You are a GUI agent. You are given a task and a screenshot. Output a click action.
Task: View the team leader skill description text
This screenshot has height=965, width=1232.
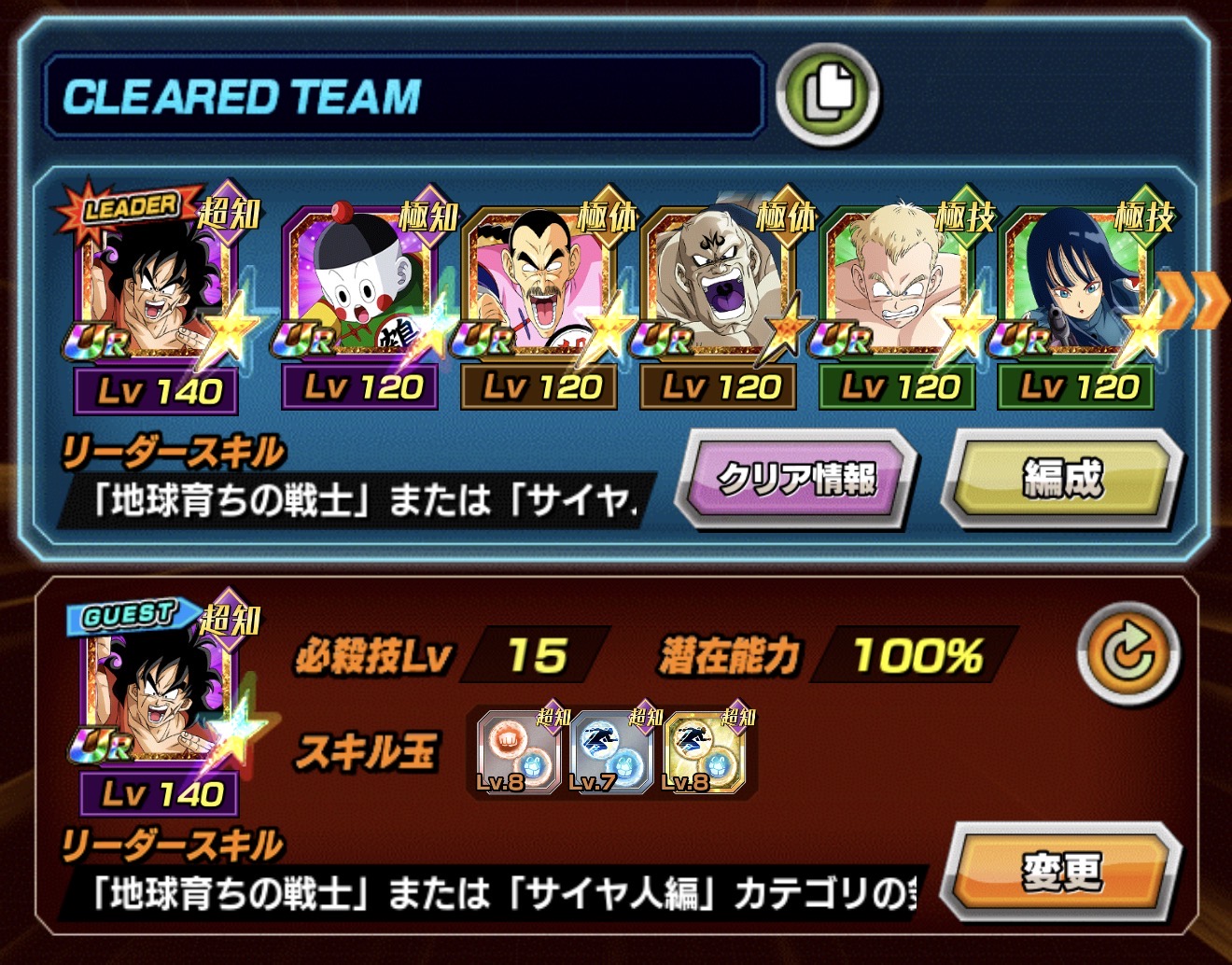(359, 502)
